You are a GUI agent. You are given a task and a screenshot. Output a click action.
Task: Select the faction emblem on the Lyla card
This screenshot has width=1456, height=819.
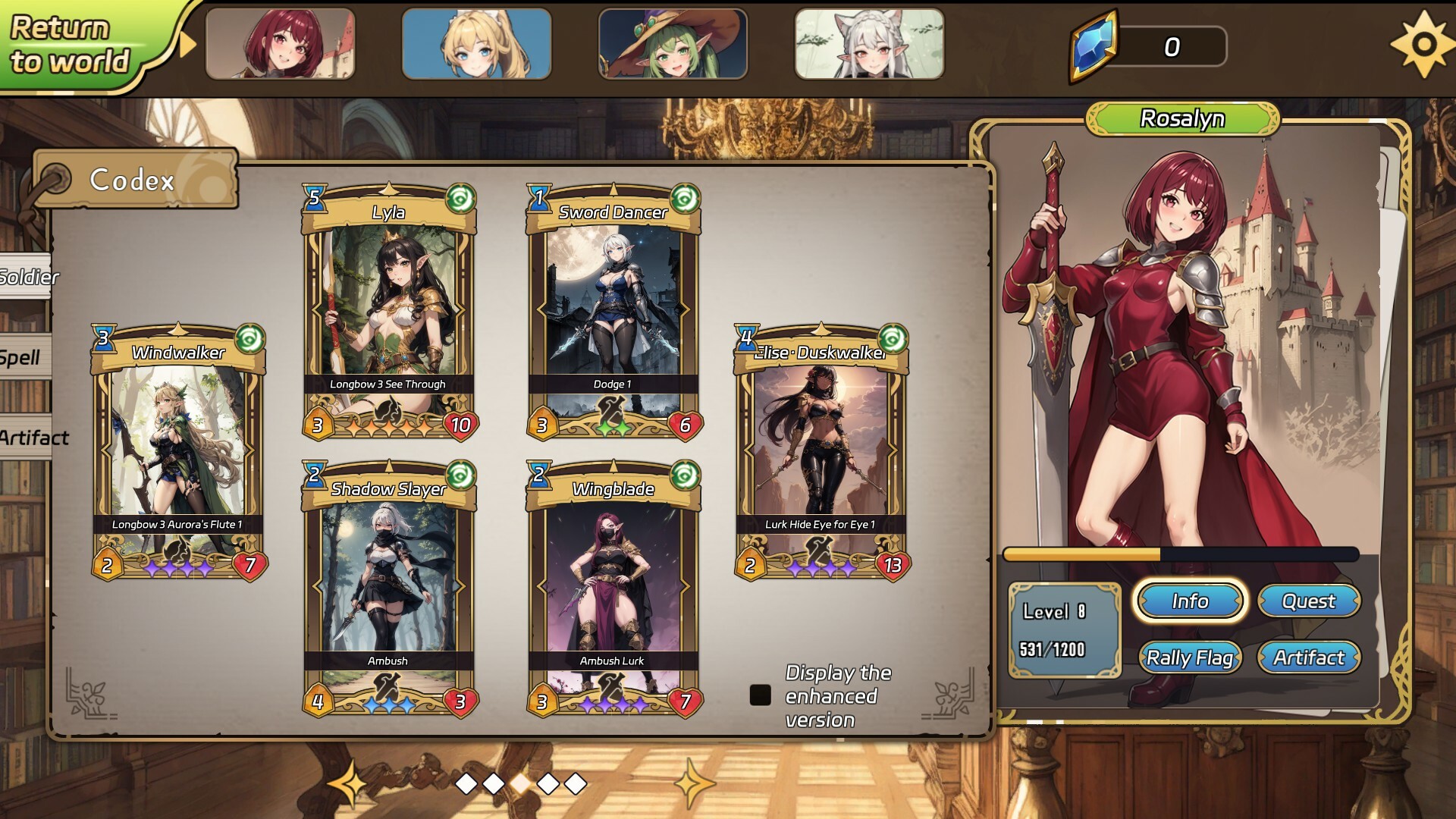460,199
